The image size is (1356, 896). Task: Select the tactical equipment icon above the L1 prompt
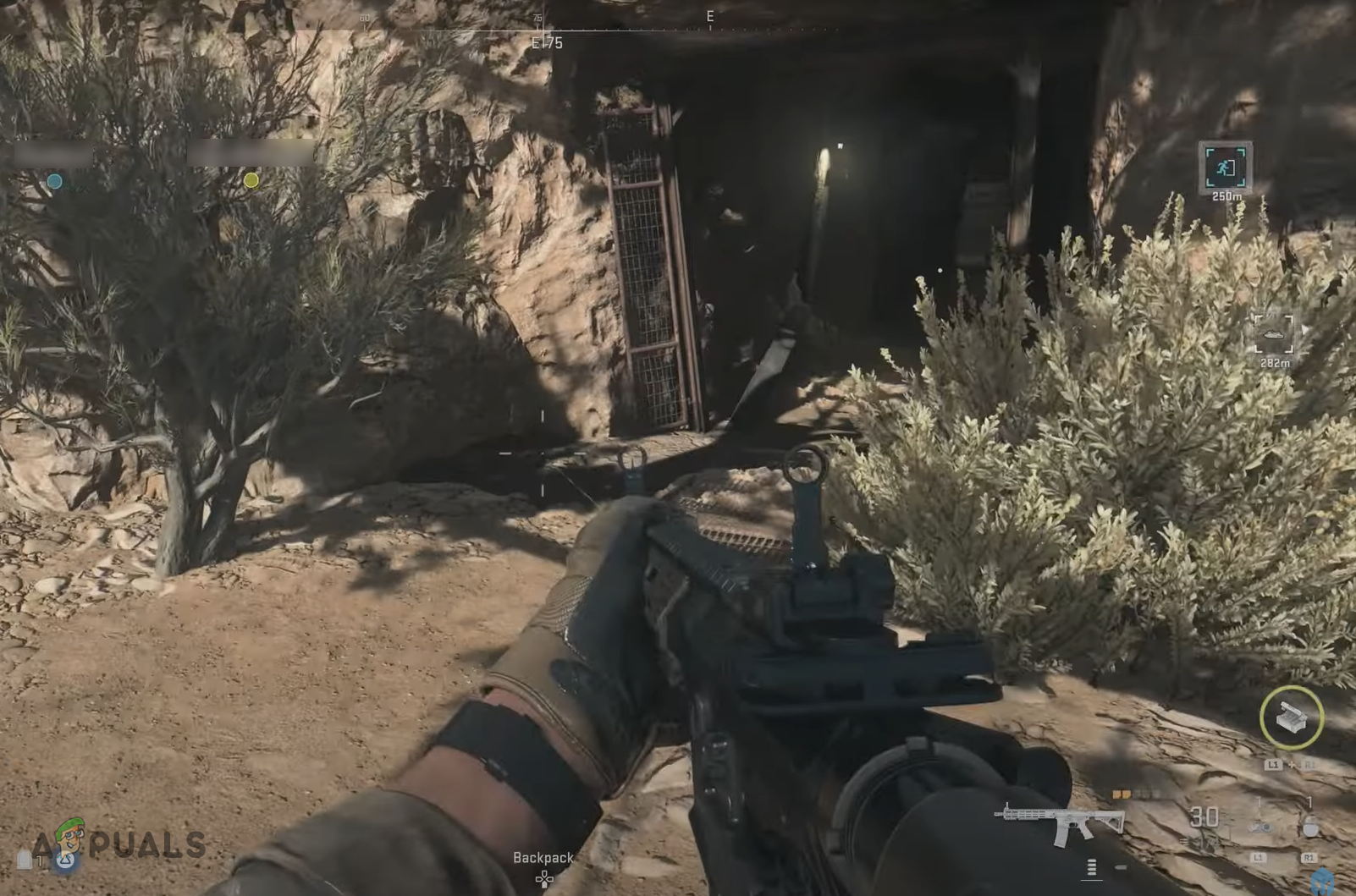click(1260, 827)
